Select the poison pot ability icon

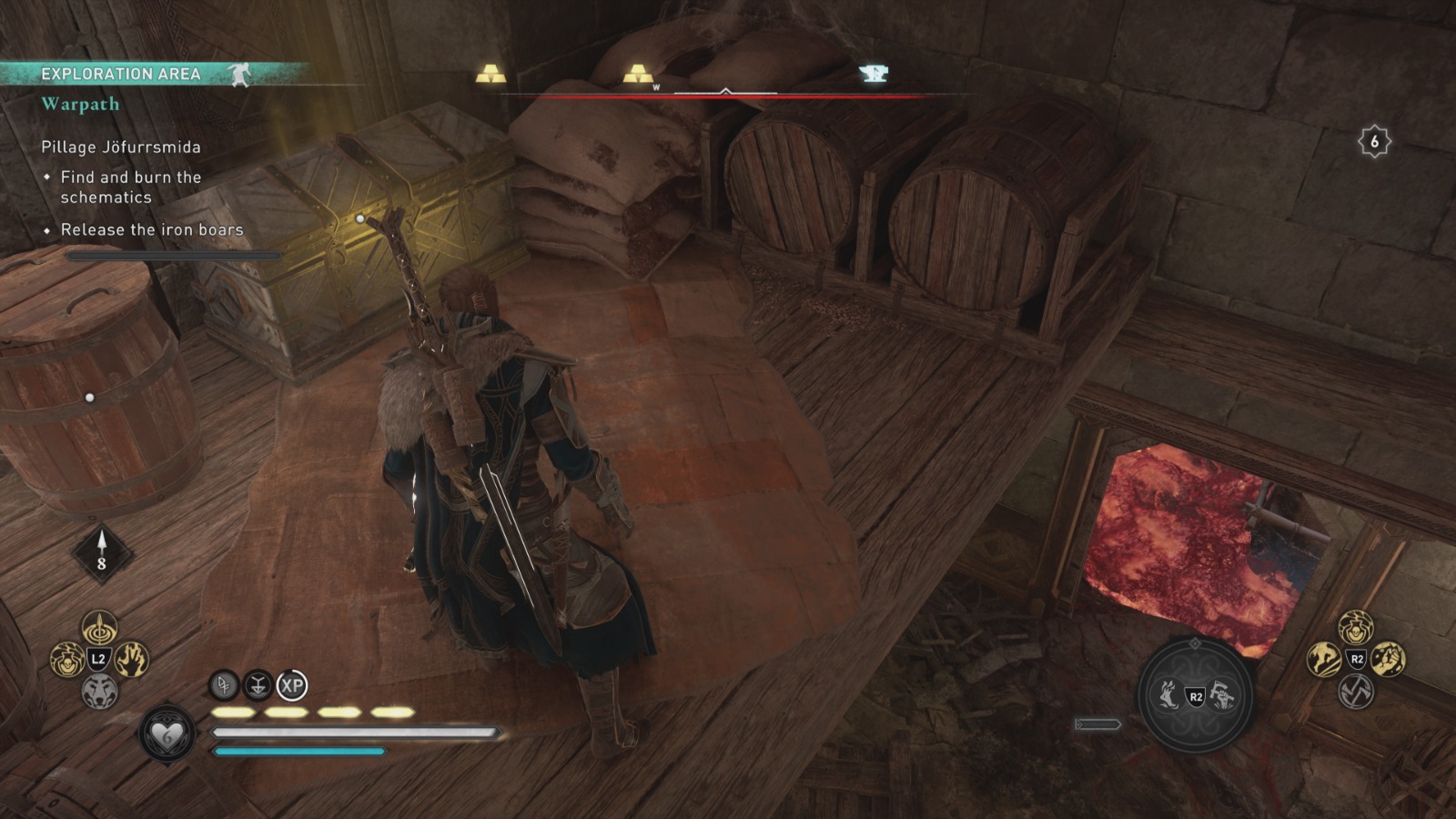[66, 662]
